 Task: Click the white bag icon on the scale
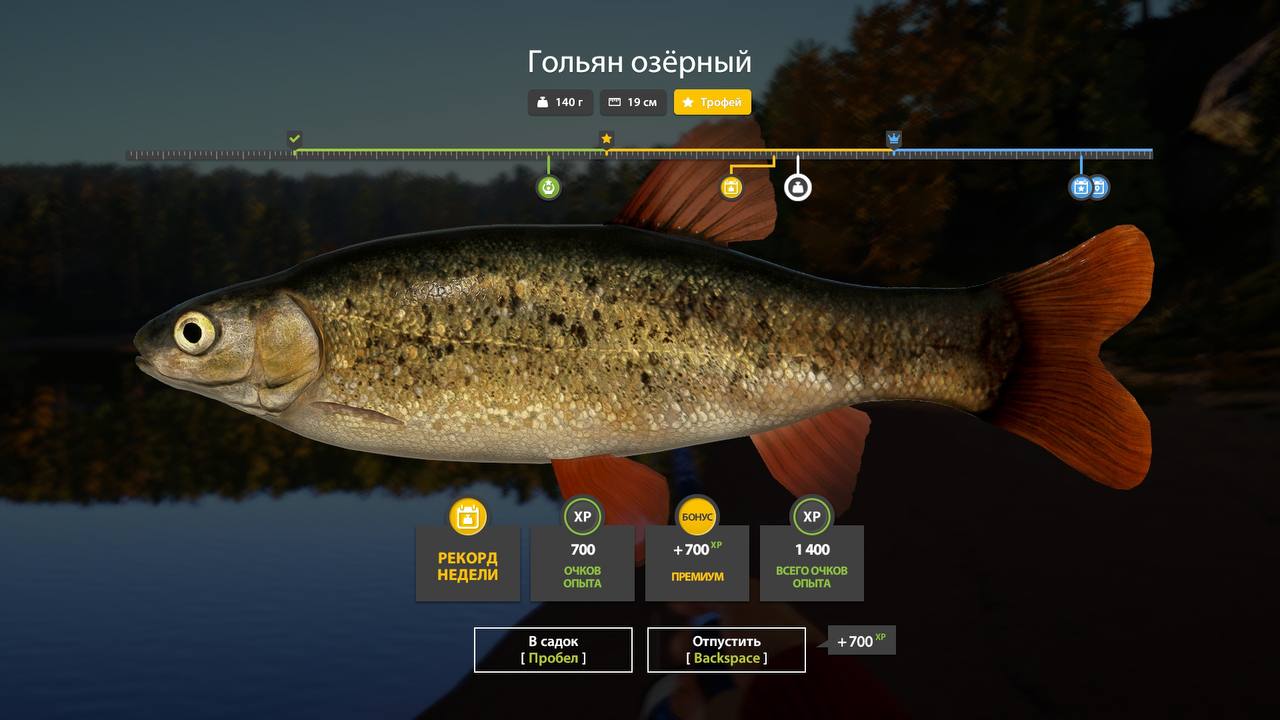point(796,186)
